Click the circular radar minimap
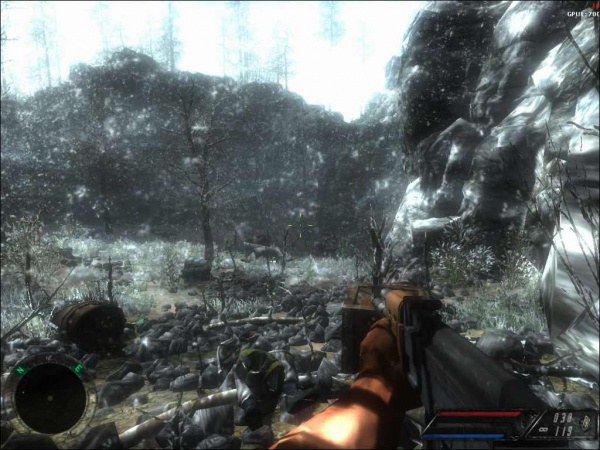 click(49, 397)
